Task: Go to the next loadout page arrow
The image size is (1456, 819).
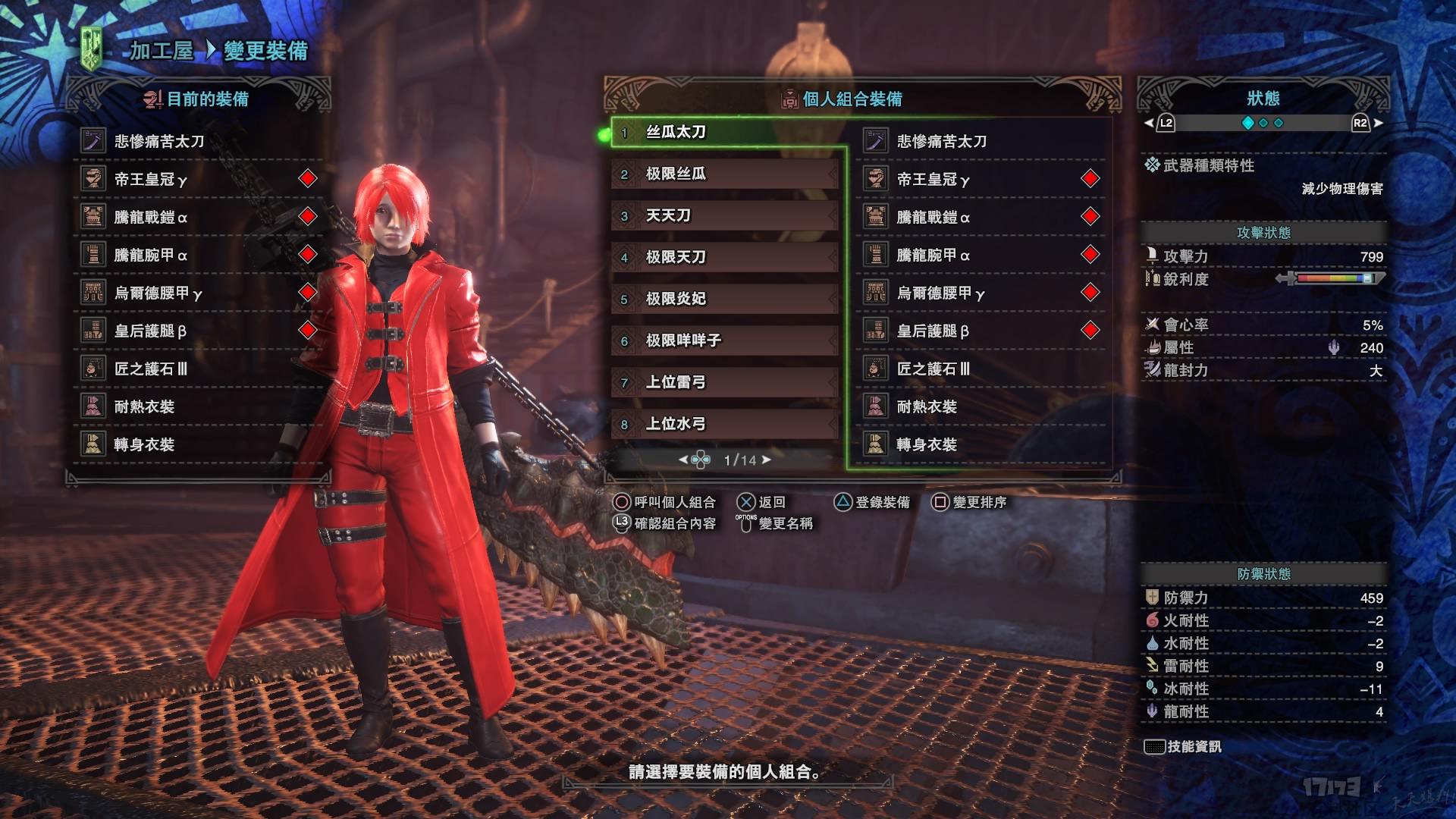Action: (767, 460)
